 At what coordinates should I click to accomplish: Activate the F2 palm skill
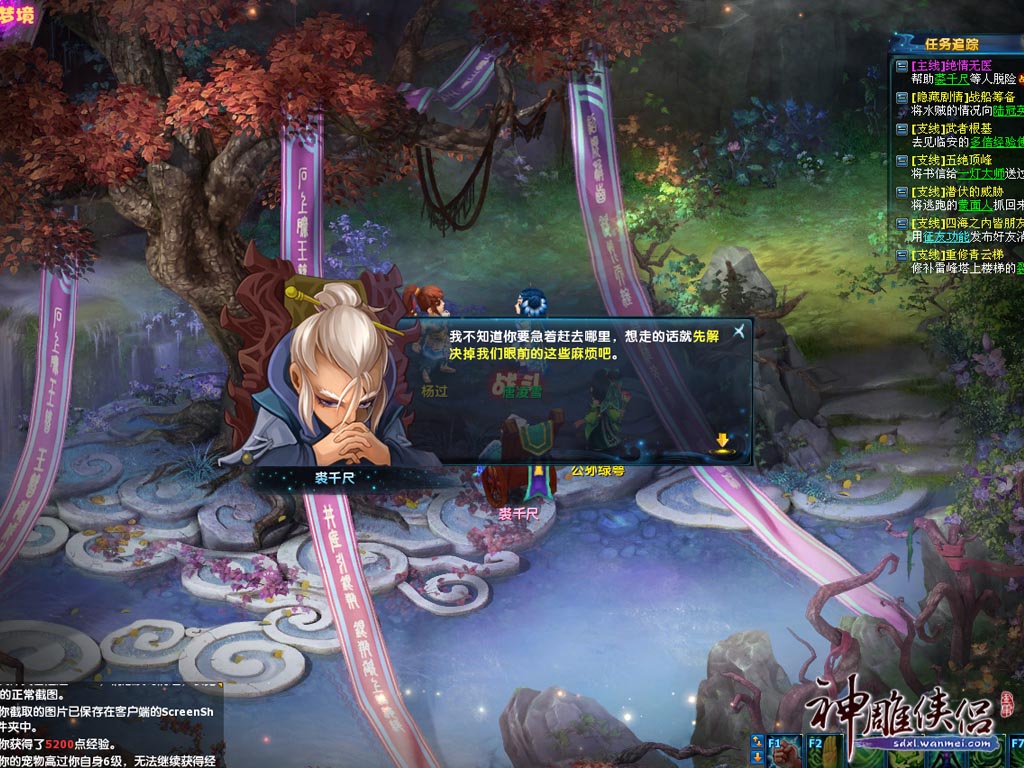click(822, 752)
